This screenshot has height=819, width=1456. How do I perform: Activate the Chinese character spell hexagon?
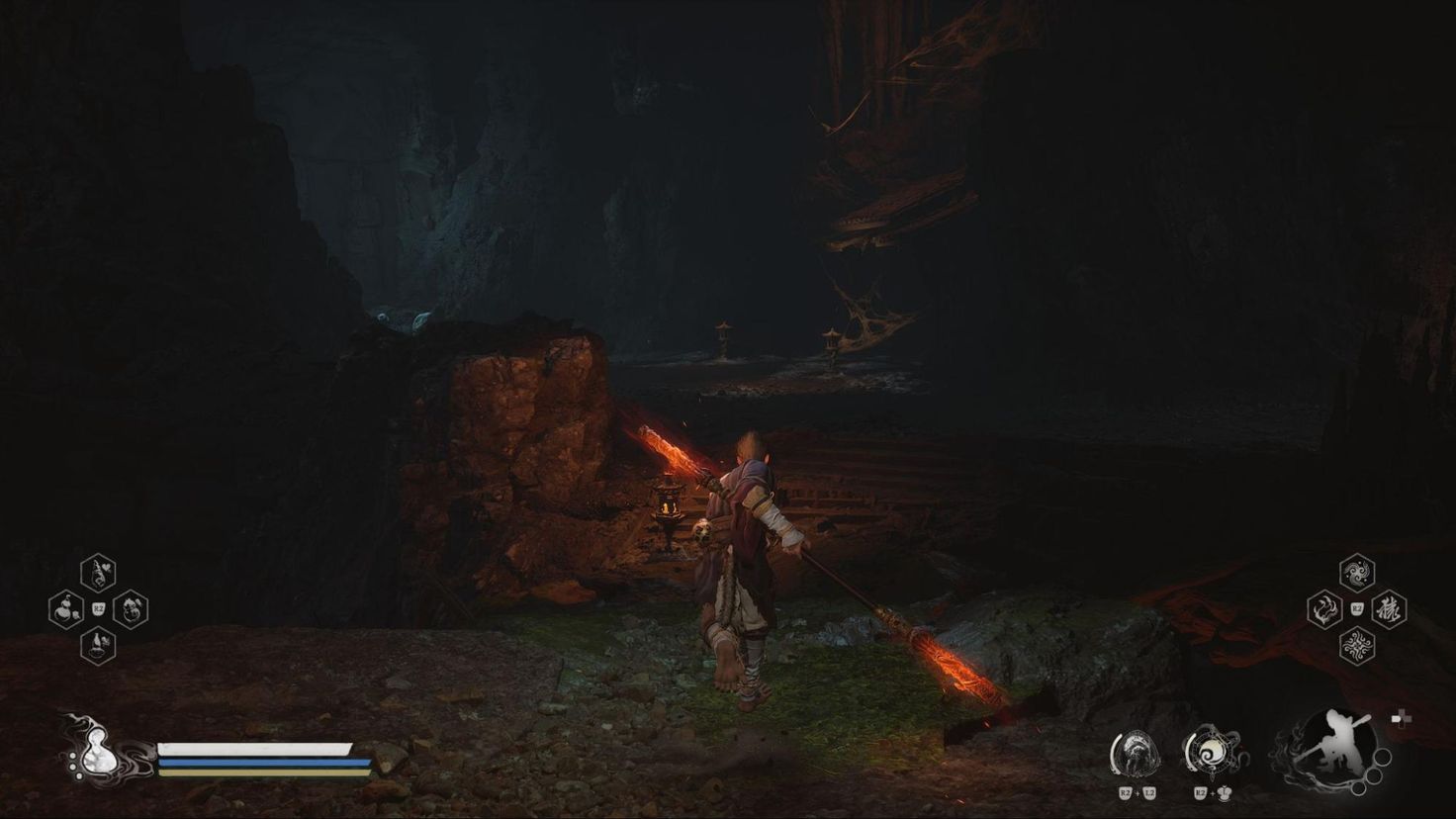tap(1390, 609)
